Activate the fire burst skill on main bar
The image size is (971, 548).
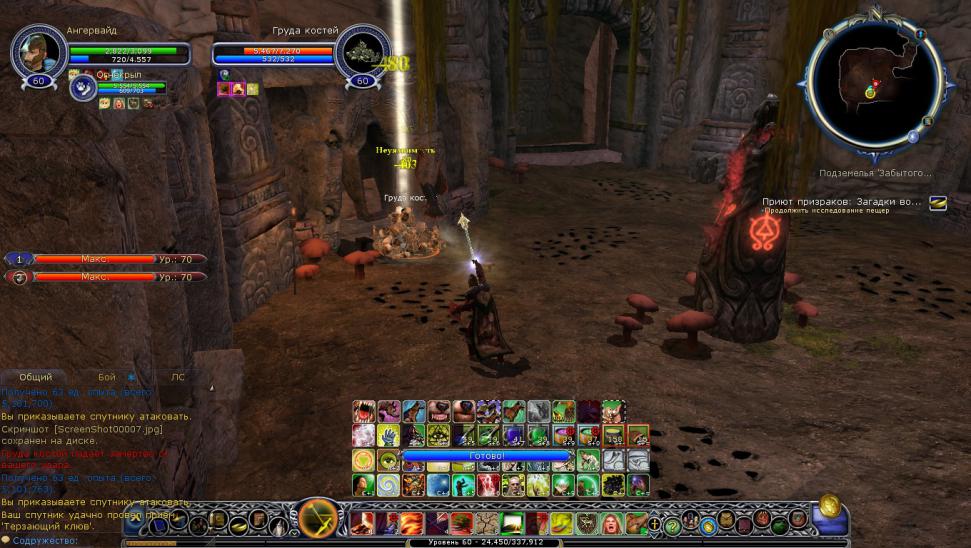pos(411,523)
